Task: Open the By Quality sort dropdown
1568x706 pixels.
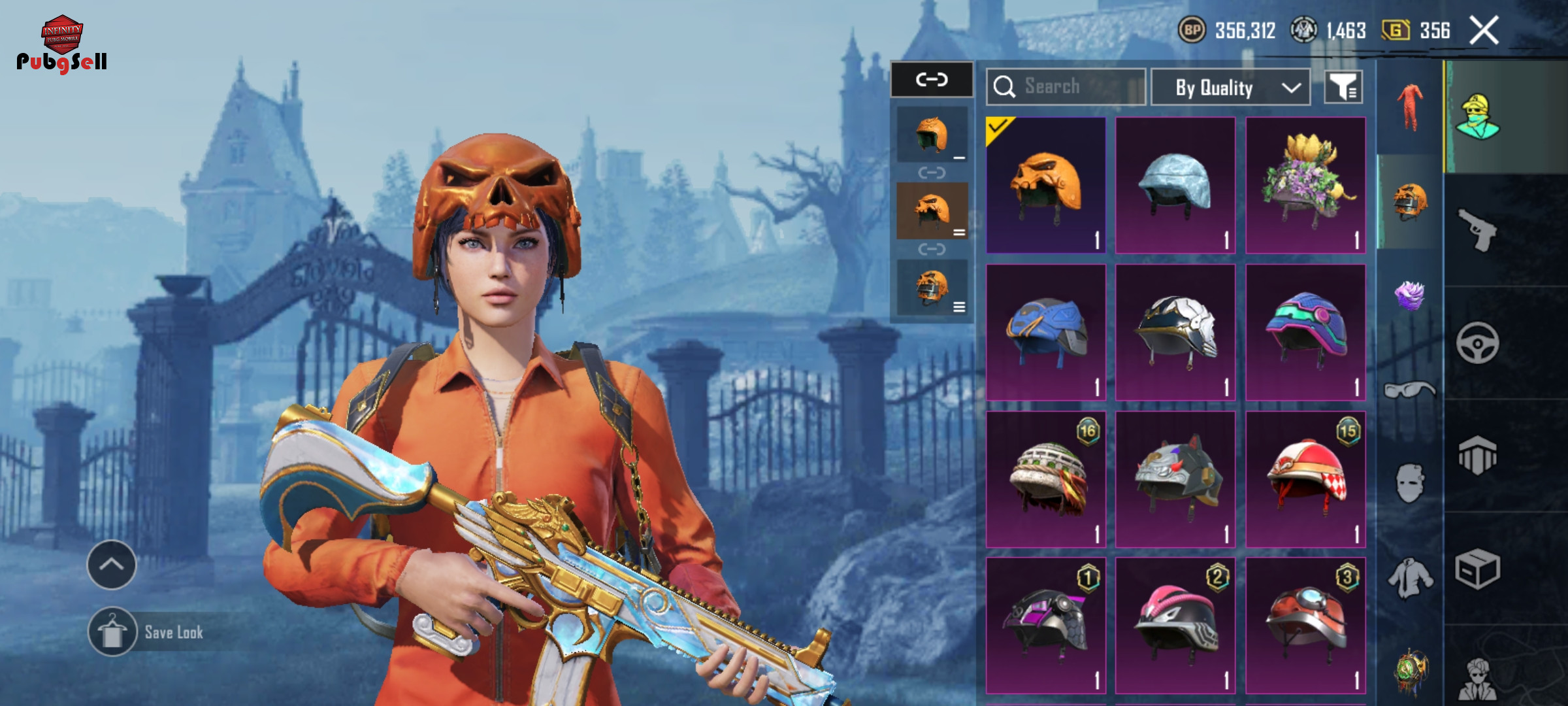Action: click(x=1230, y=88)
